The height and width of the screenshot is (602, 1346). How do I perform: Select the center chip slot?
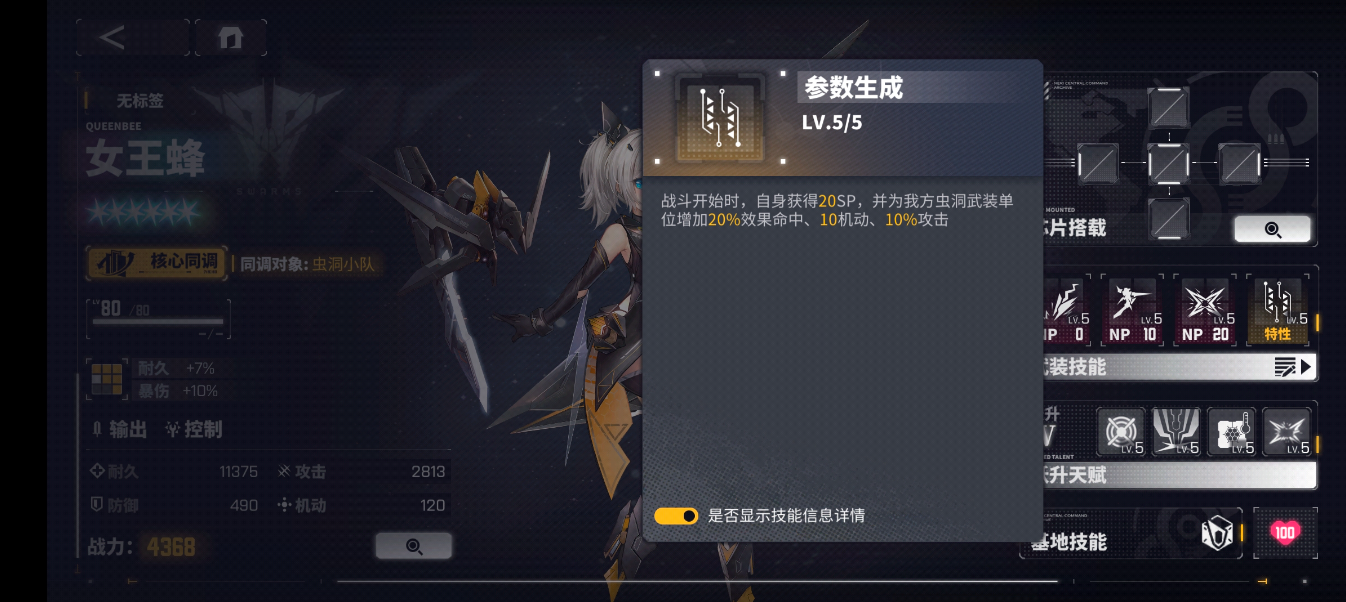[1168, 162]
